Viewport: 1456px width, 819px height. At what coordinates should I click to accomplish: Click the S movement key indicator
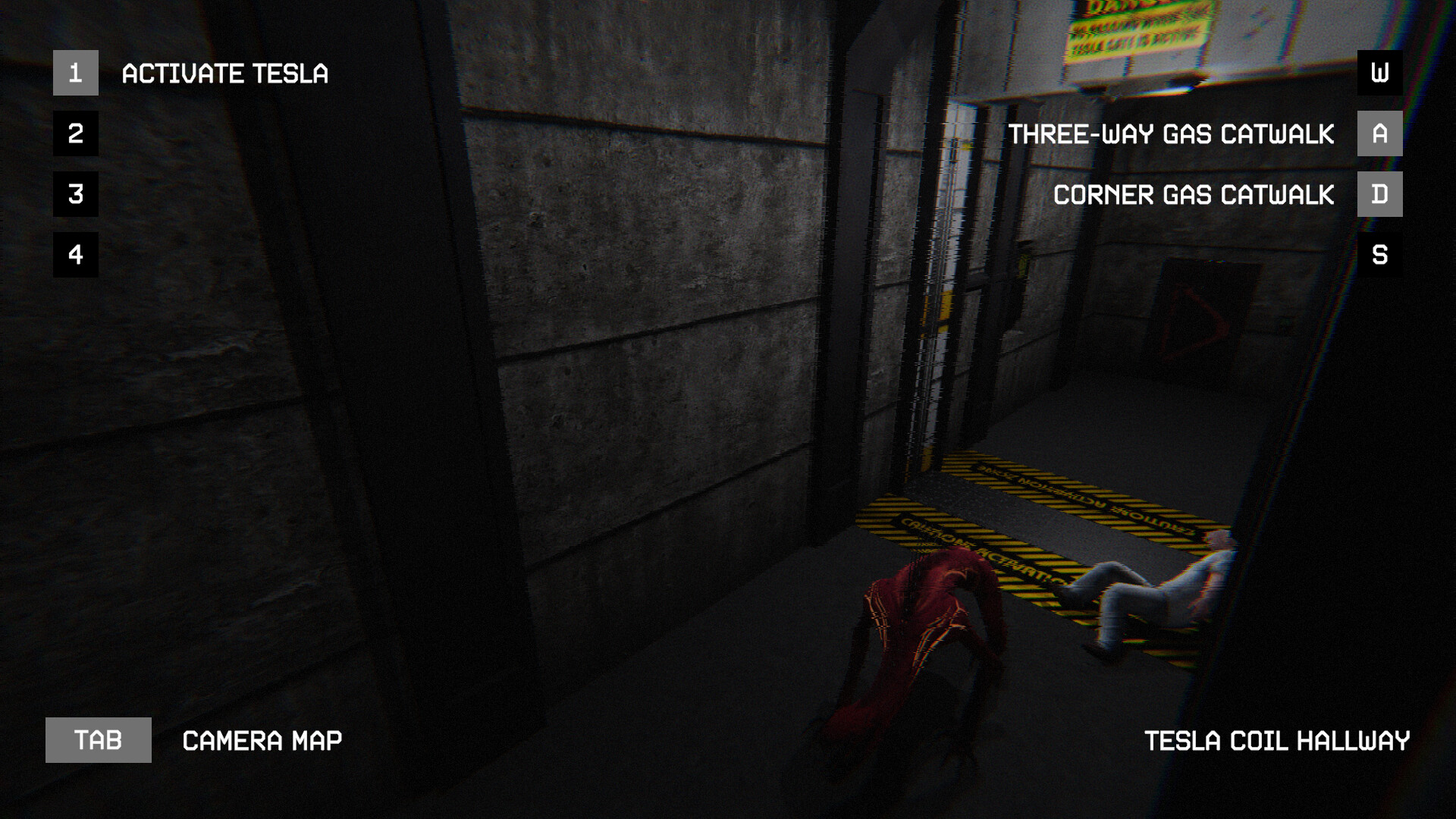click(x=1379, y=256)
